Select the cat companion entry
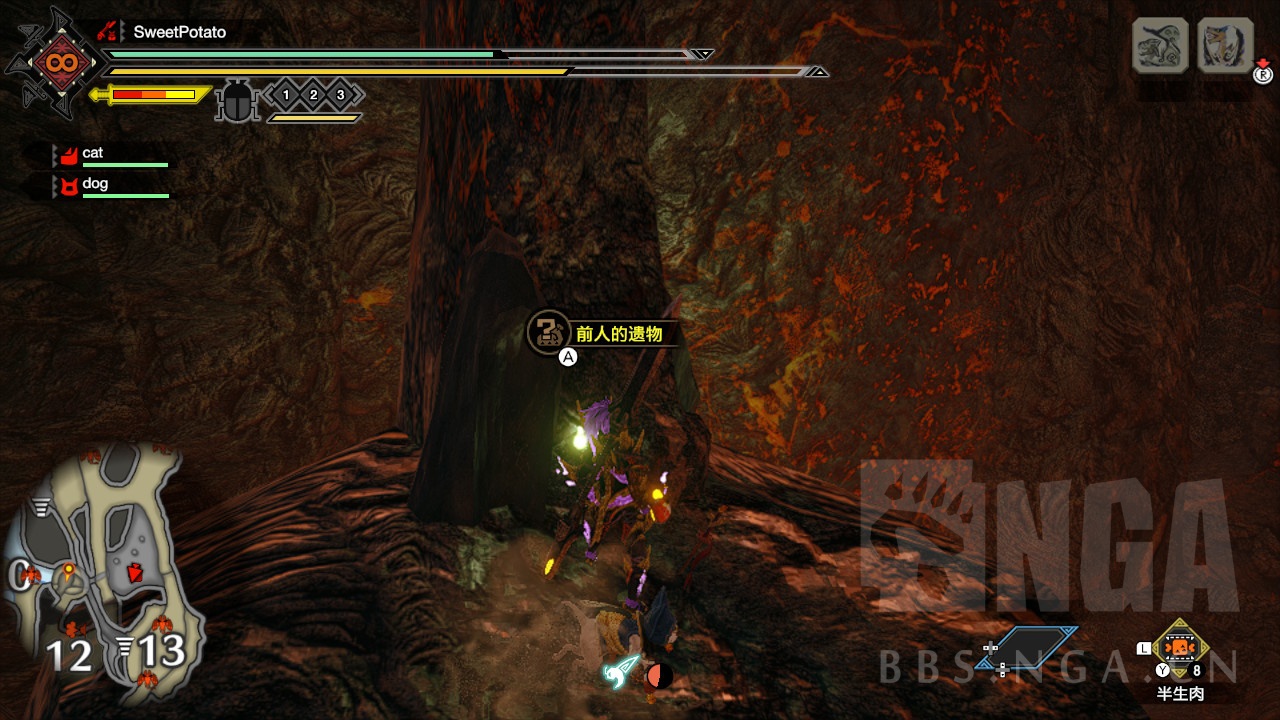The width and height of the screenshot is (1280, 720). pos(93,153)
